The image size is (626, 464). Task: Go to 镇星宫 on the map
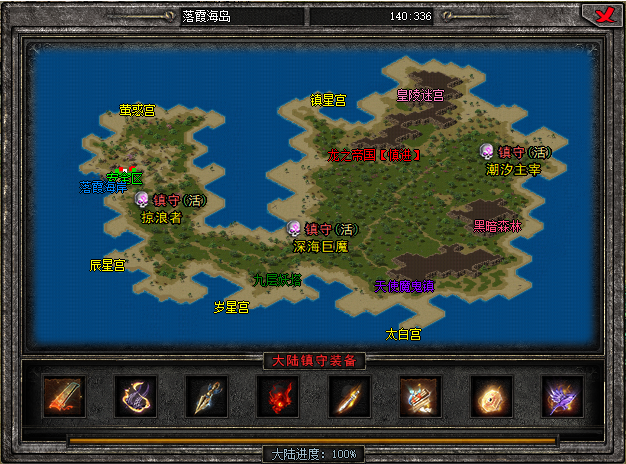327,100
